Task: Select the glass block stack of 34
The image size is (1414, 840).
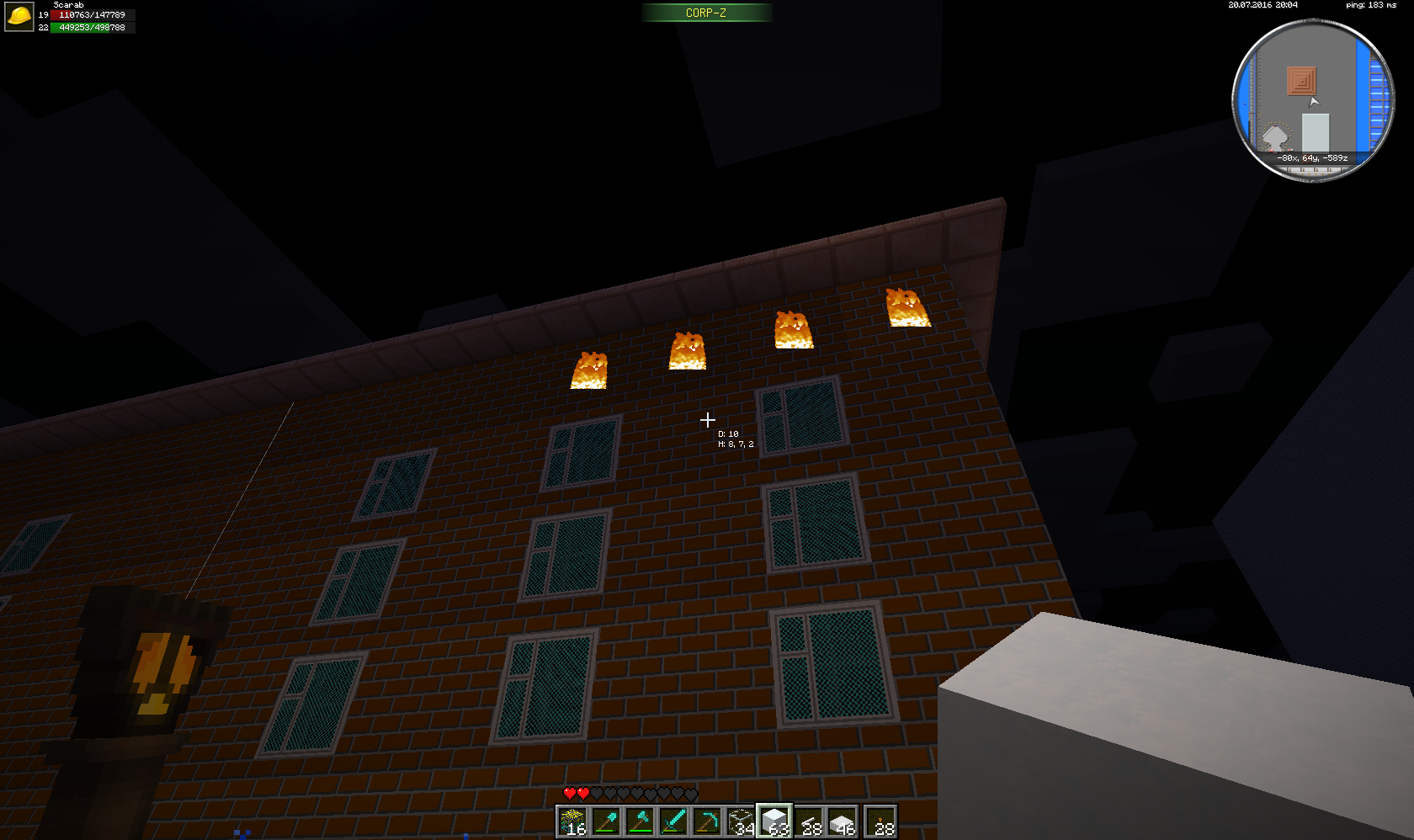Action: (x=741, y=821)
